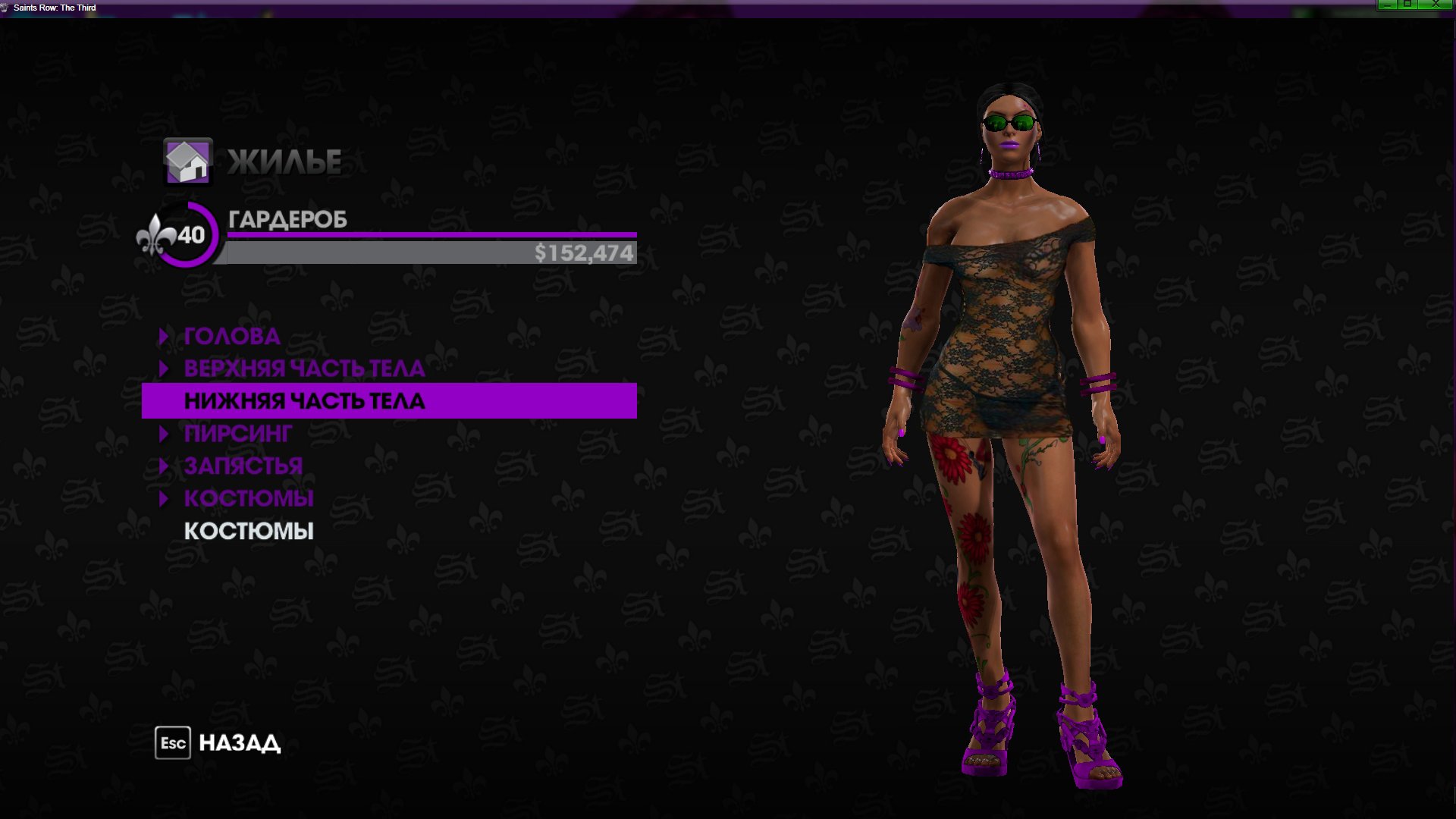Open the purple КОСТЮМЫ entry with arrow
The image size is (1456, 819).
click(x=248, y=498)
